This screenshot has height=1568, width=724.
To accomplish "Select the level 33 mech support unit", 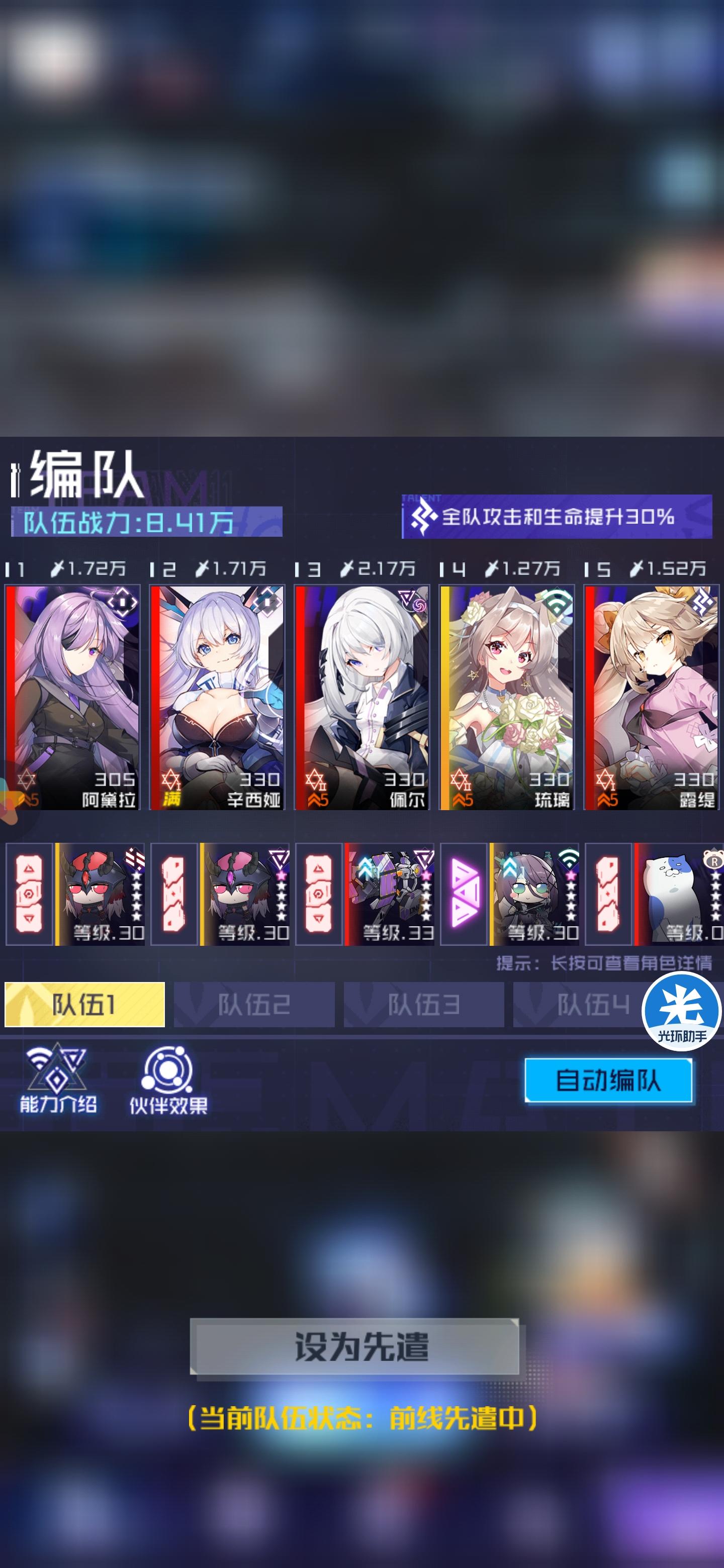I will click(390, 895).
